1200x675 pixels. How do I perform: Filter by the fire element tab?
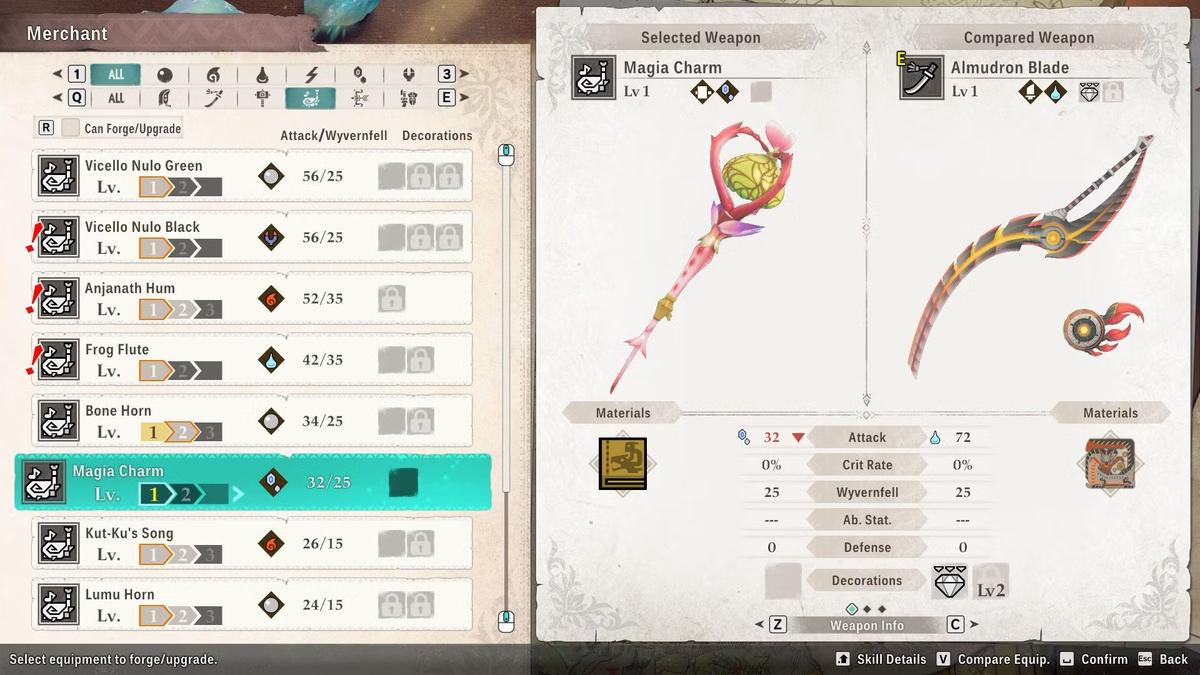pos(213,75)
